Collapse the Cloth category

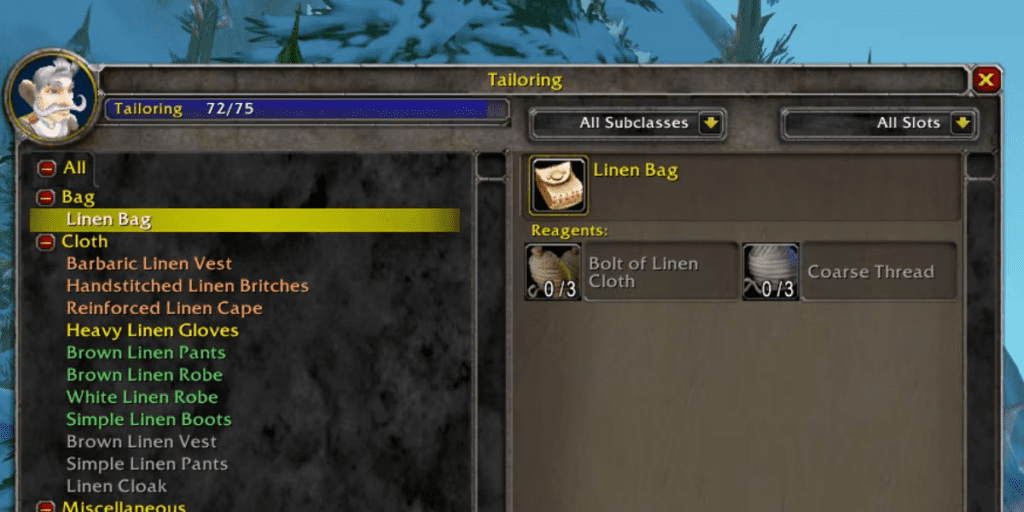coord(46,241)
